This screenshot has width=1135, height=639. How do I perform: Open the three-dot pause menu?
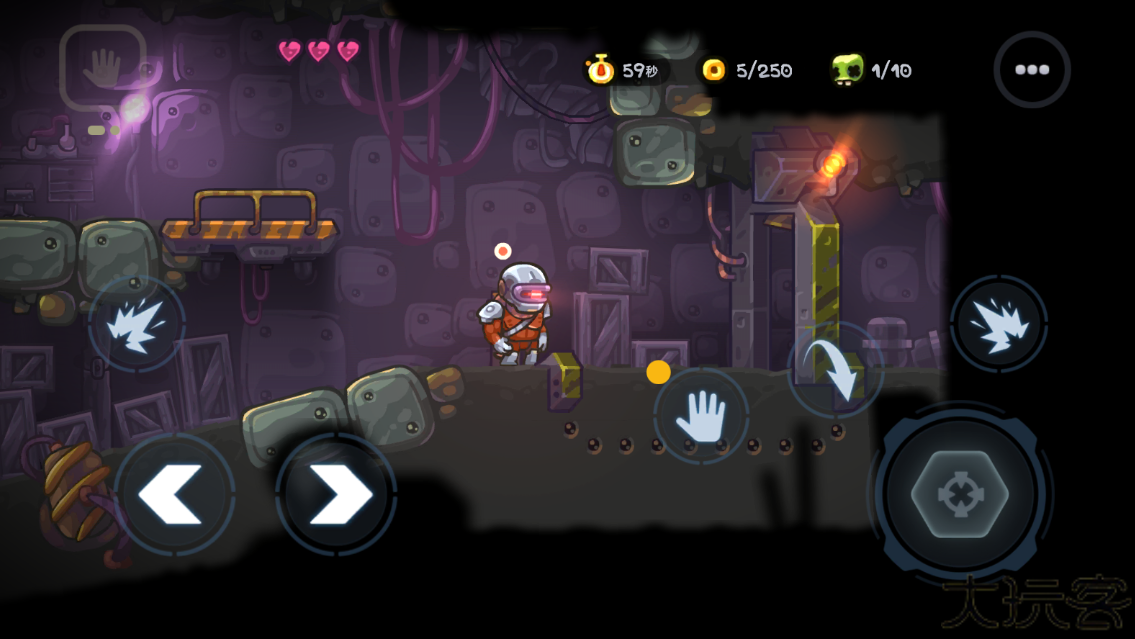(x=1031, y=70)
